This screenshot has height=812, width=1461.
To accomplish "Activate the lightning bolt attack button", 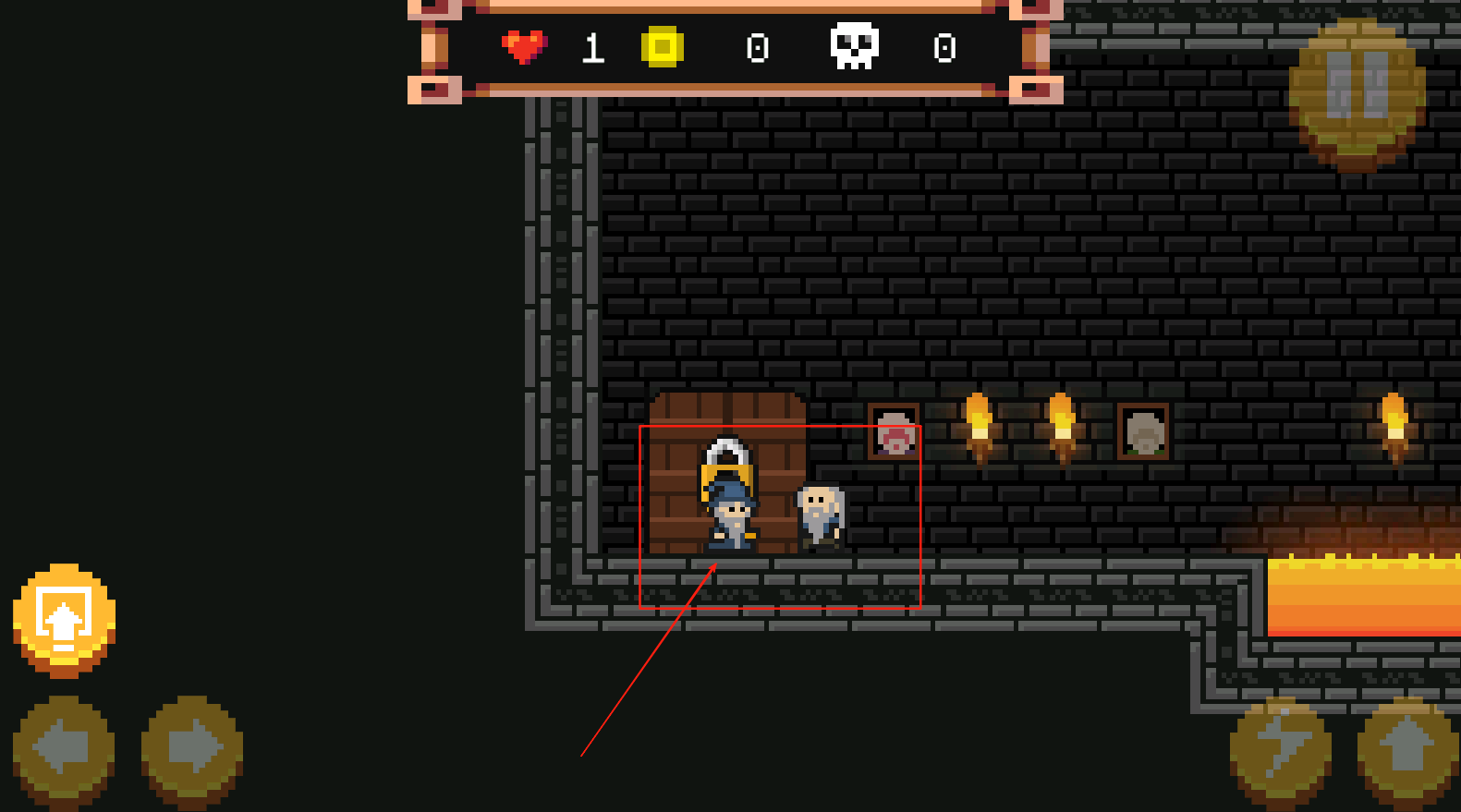I will [x=1281, y=750].
